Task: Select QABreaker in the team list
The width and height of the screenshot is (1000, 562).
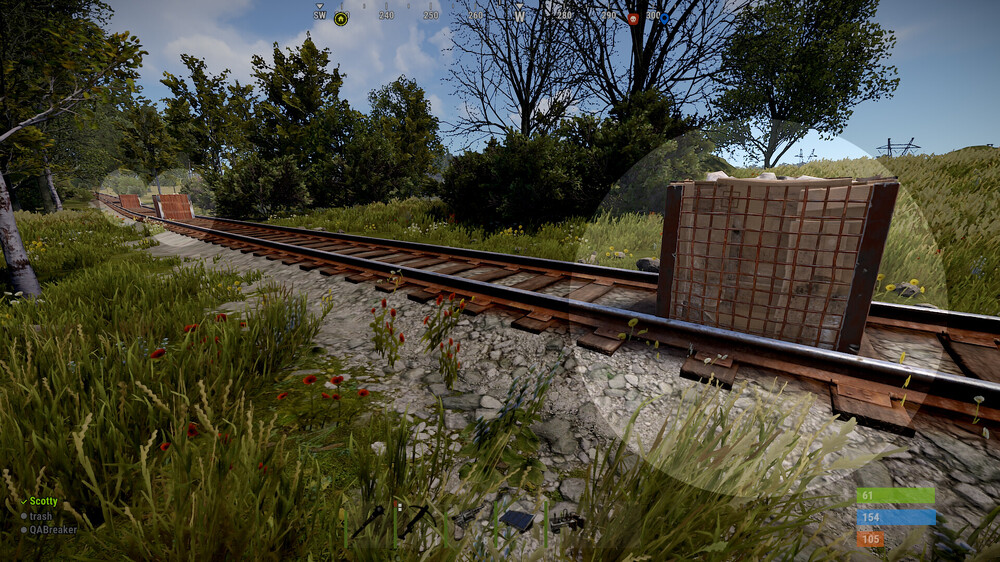Action: point(53,530)
